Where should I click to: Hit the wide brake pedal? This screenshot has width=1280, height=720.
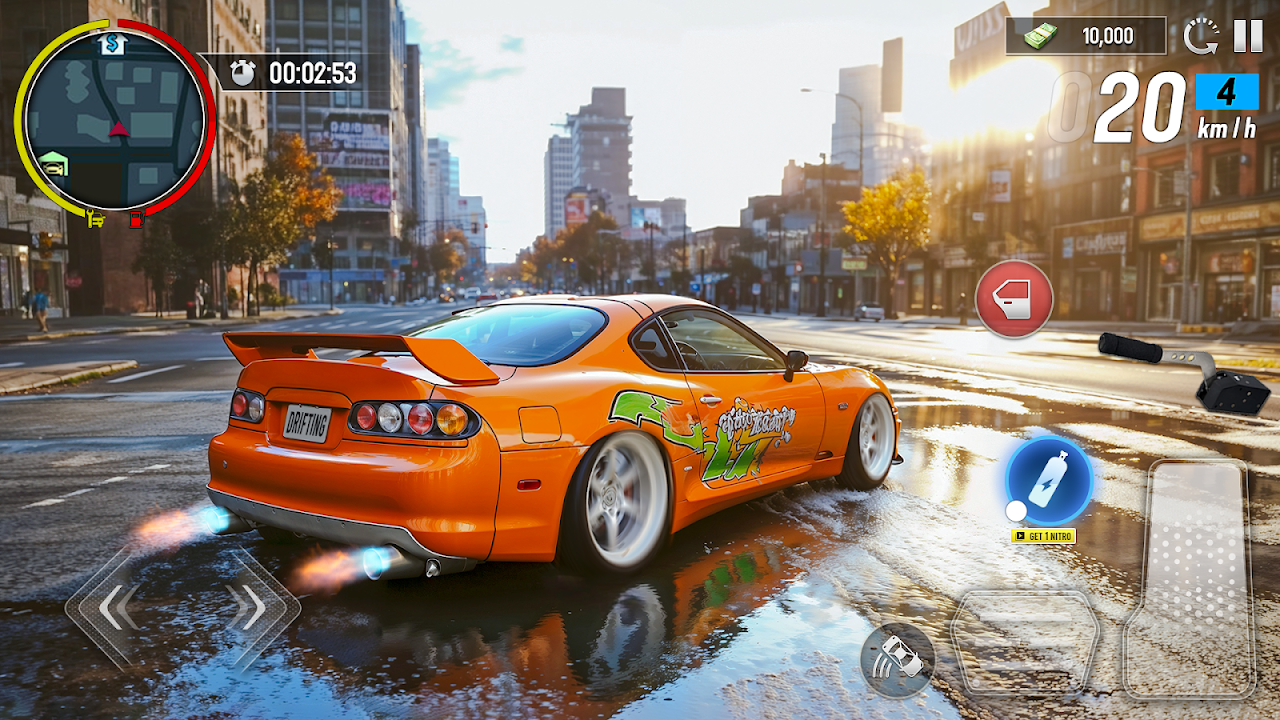pyautogui.click(x=1024, y=640)
